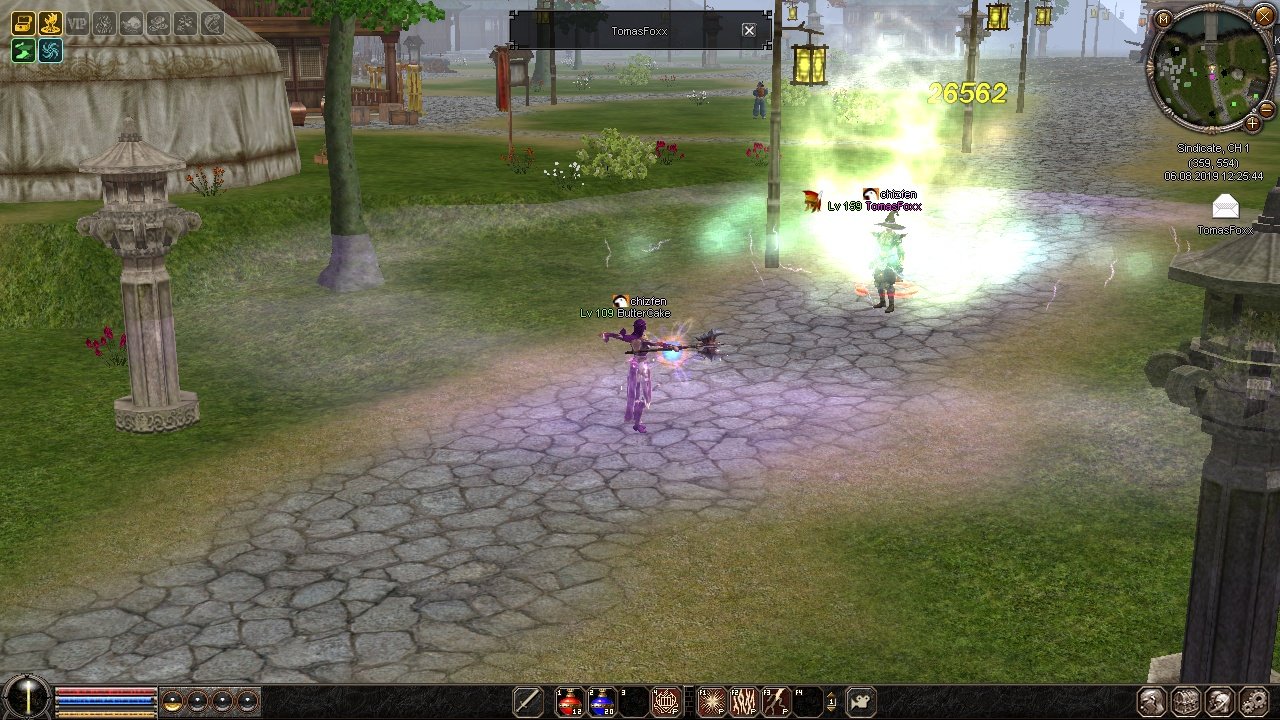Click the grey fish icon
Image resolution: width=1280 pixels, height=720 pixels.
[x=131, y=23]
